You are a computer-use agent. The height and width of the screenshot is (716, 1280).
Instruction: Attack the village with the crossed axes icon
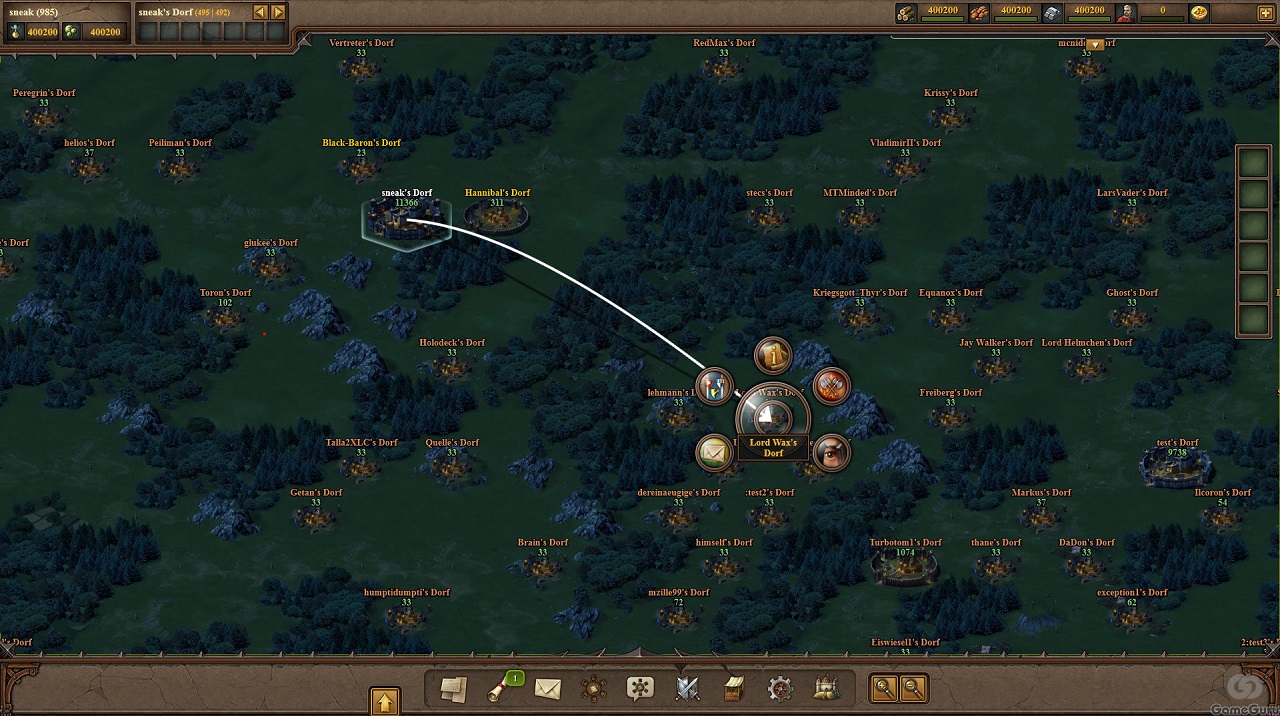tap(831, 386)
